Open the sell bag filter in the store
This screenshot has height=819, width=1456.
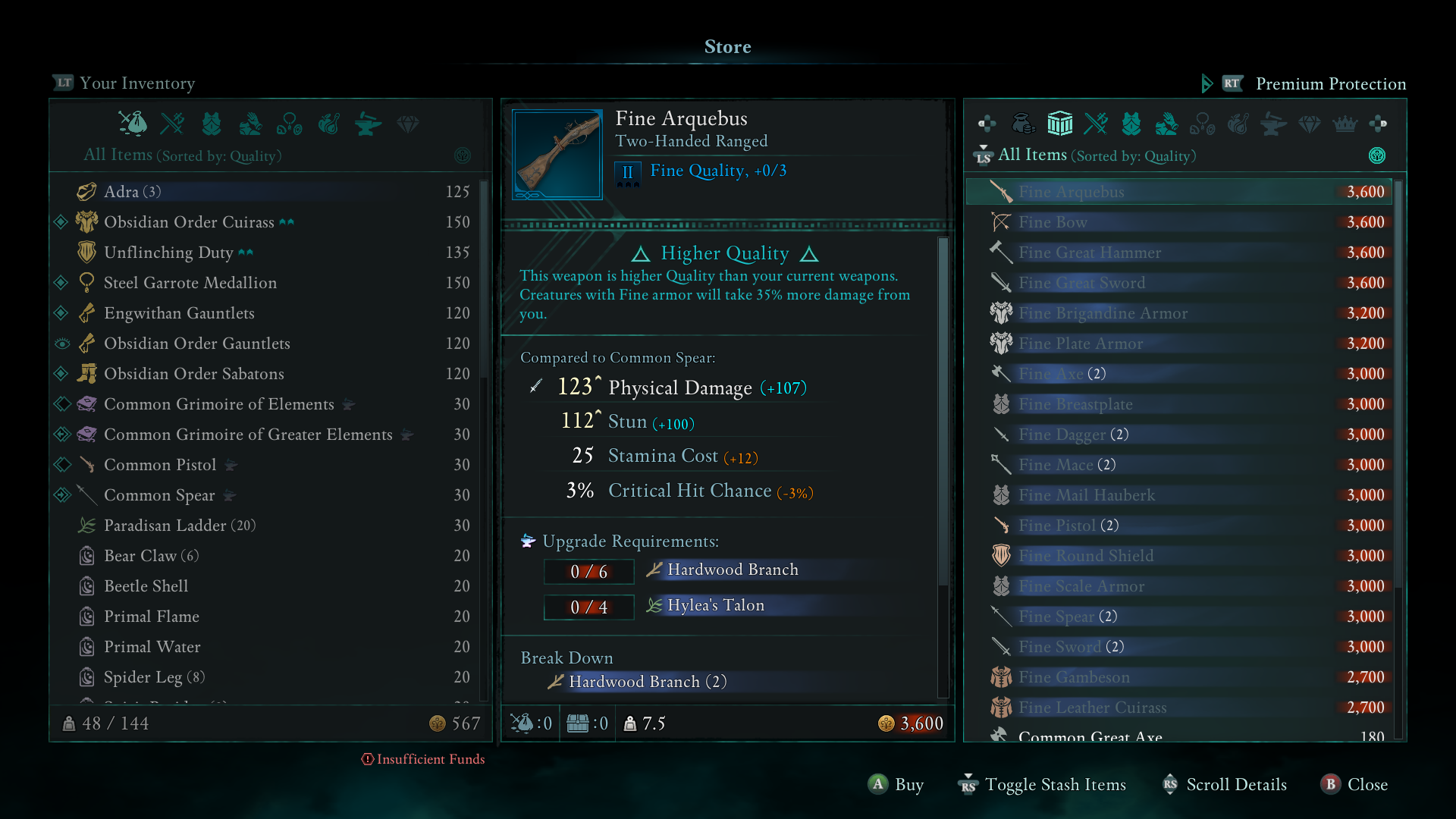(x=1025, y=124)
